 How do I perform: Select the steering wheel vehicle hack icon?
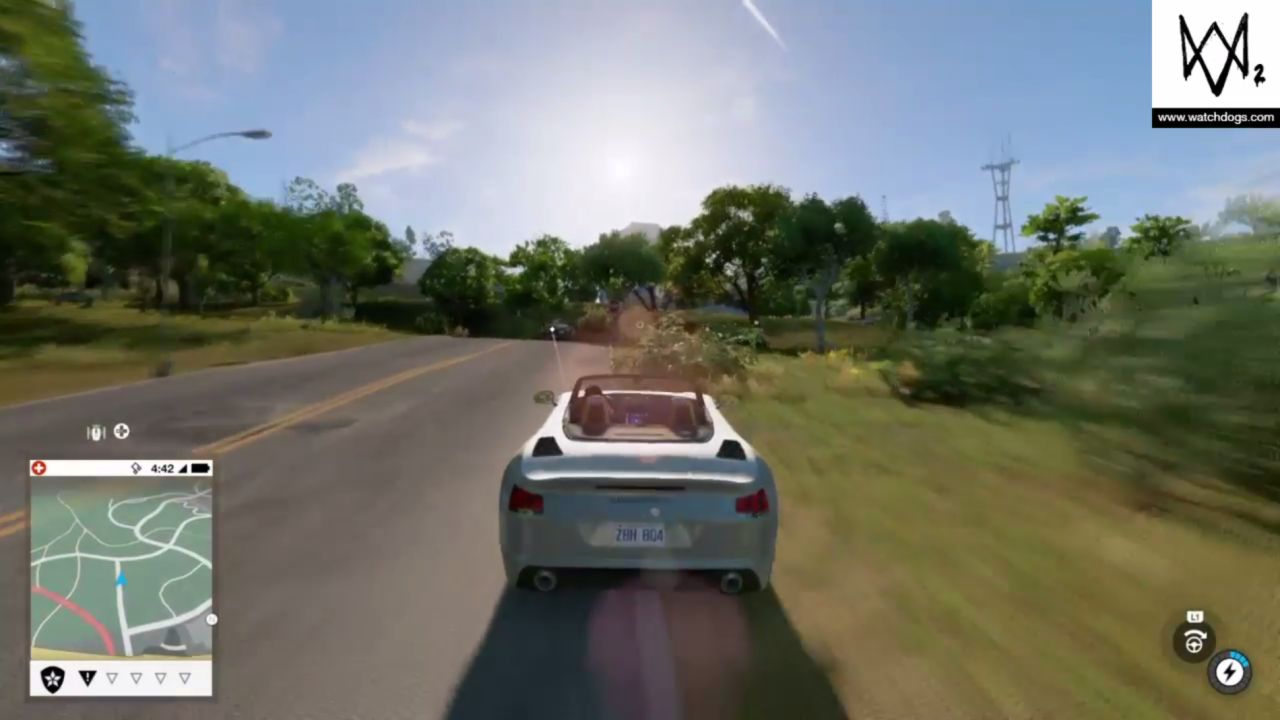click(x=1194, y=643)
